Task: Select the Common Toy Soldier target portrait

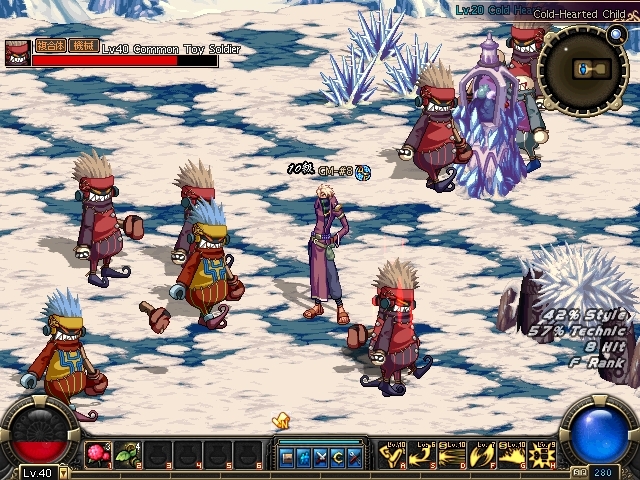Action: [x=17, y=53]
